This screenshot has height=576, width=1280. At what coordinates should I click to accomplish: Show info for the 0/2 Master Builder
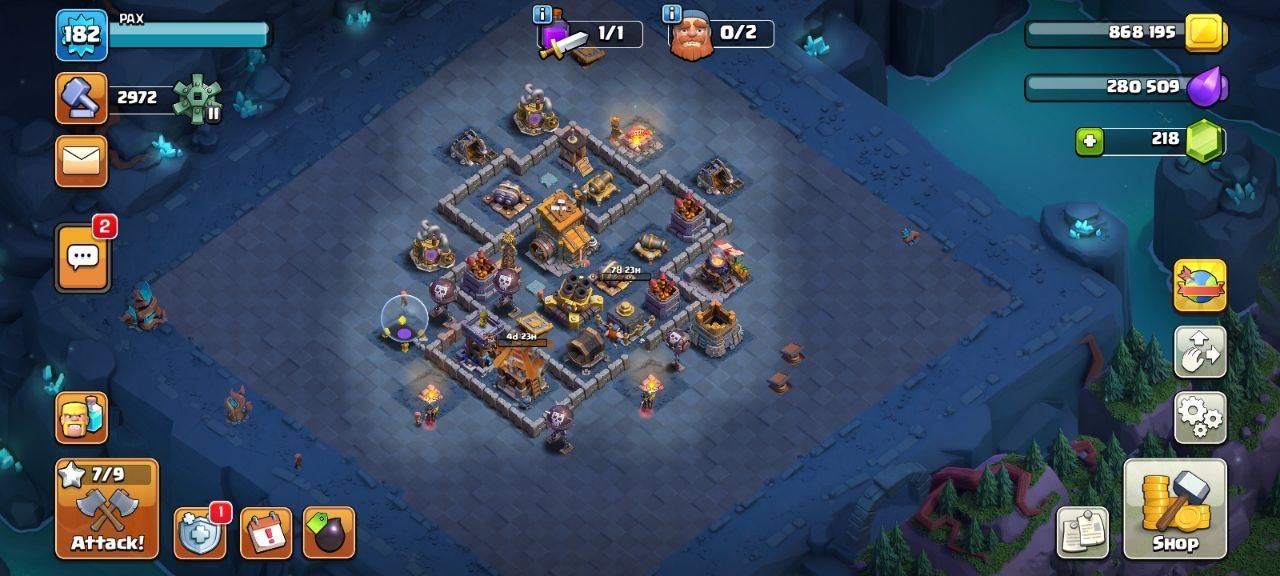pos(671,14)
